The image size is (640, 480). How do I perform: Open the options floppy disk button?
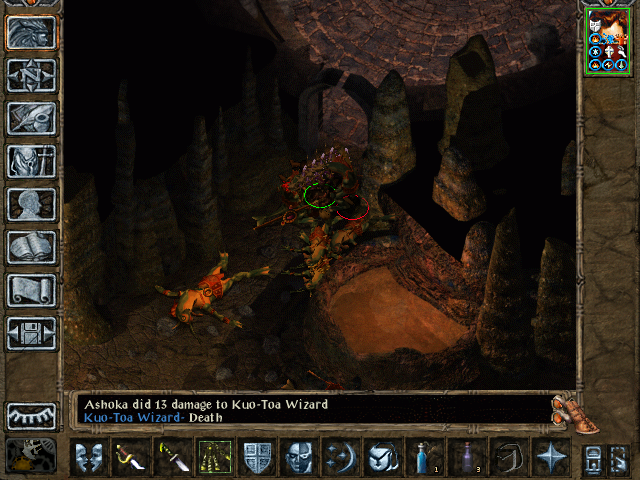(x=32, y=333)
